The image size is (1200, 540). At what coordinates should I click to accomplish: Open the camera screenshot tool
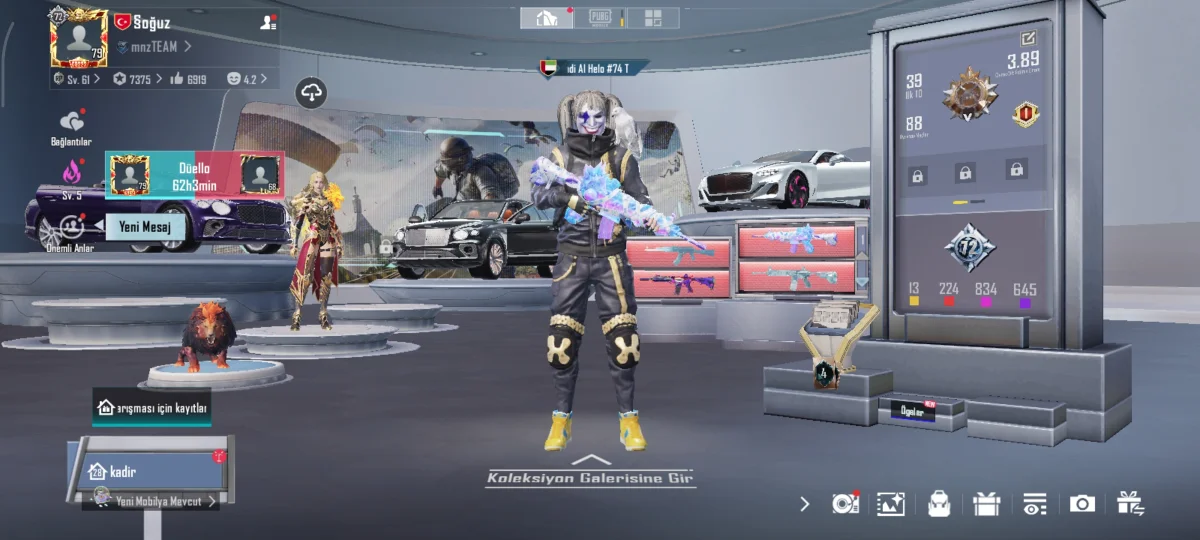(1082, 504)
